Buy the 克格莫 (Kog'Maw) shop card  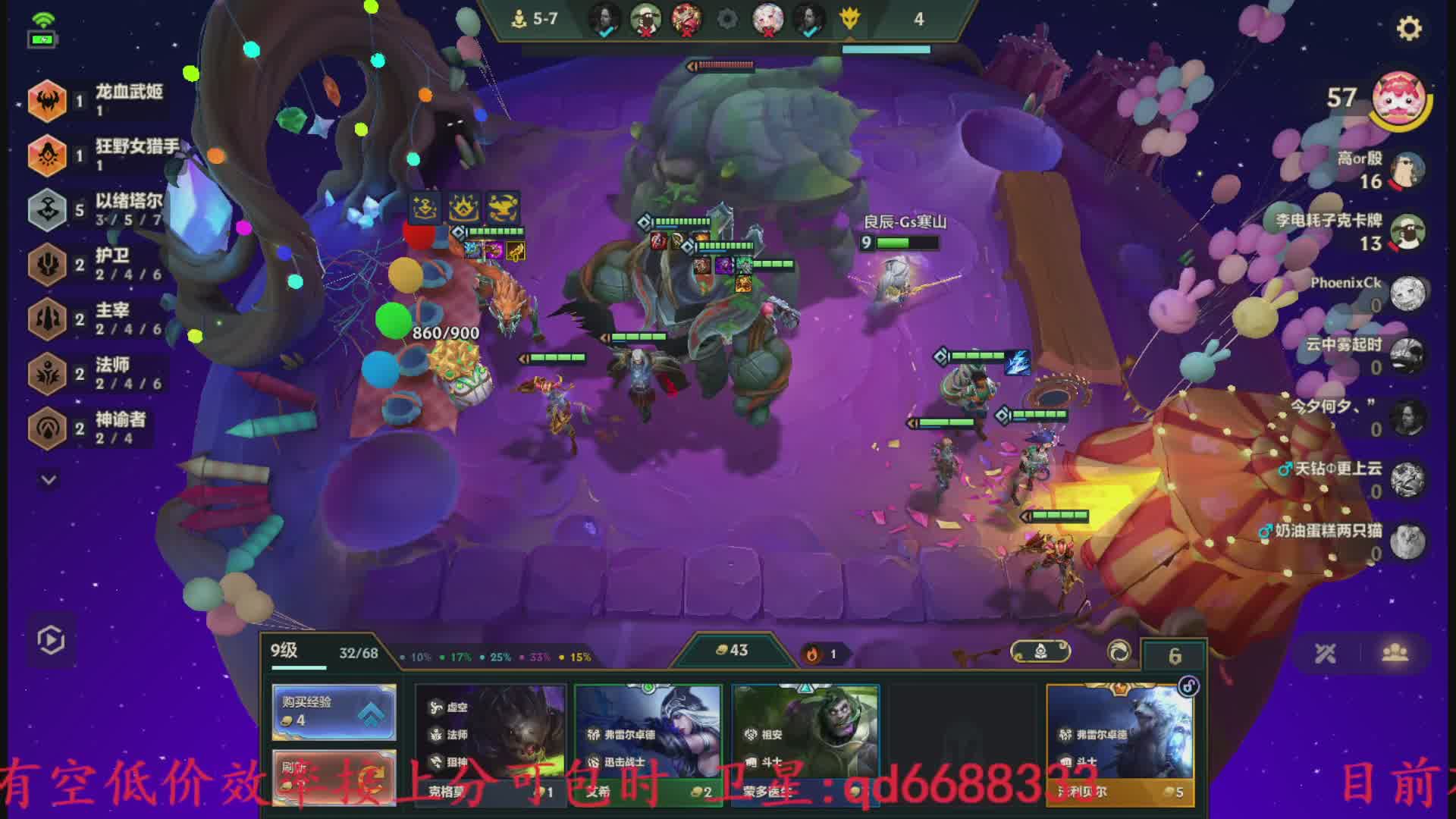click(491, 743)
